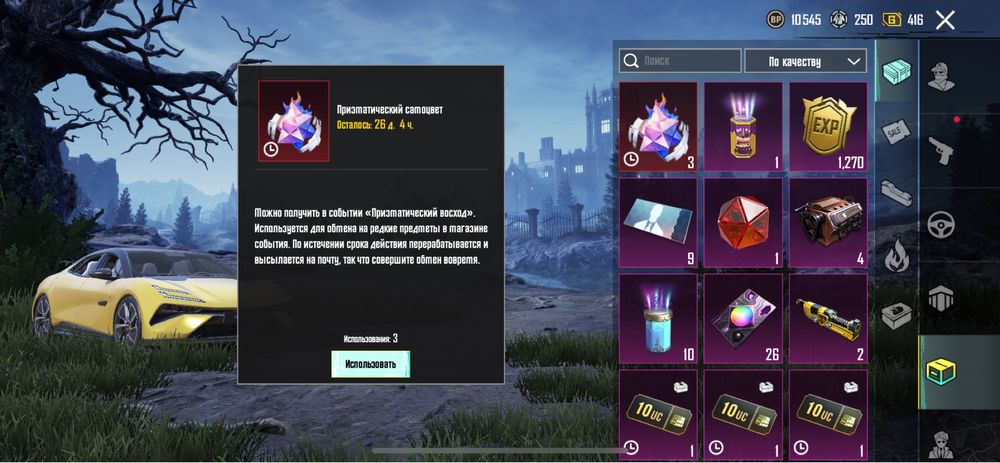Open the highlighted yellow crate tab
The image size is (1000, 463).
(x=940, y=370)
